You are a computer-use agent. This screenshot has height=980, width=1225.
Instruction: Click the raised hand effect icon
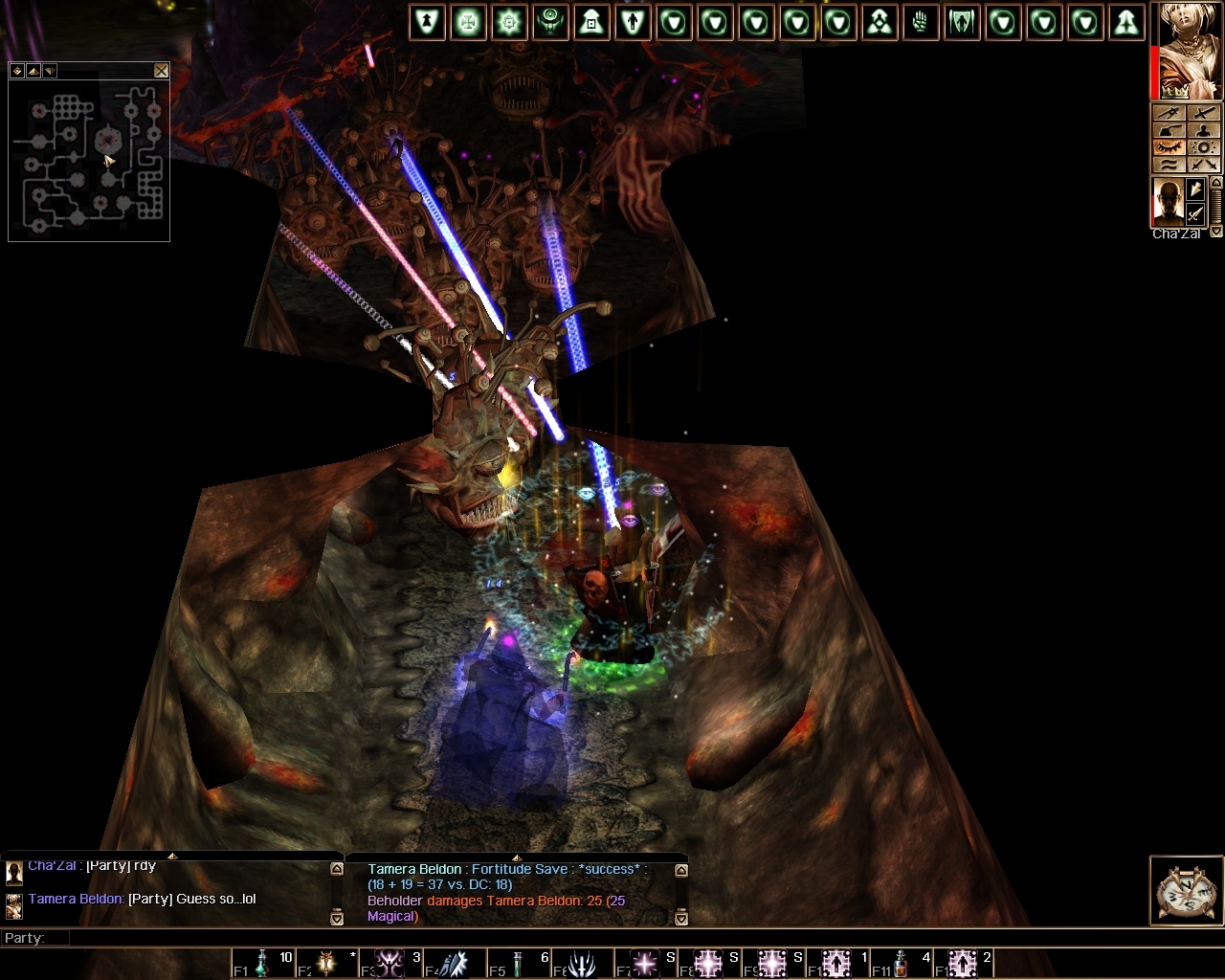pos(921,23)
